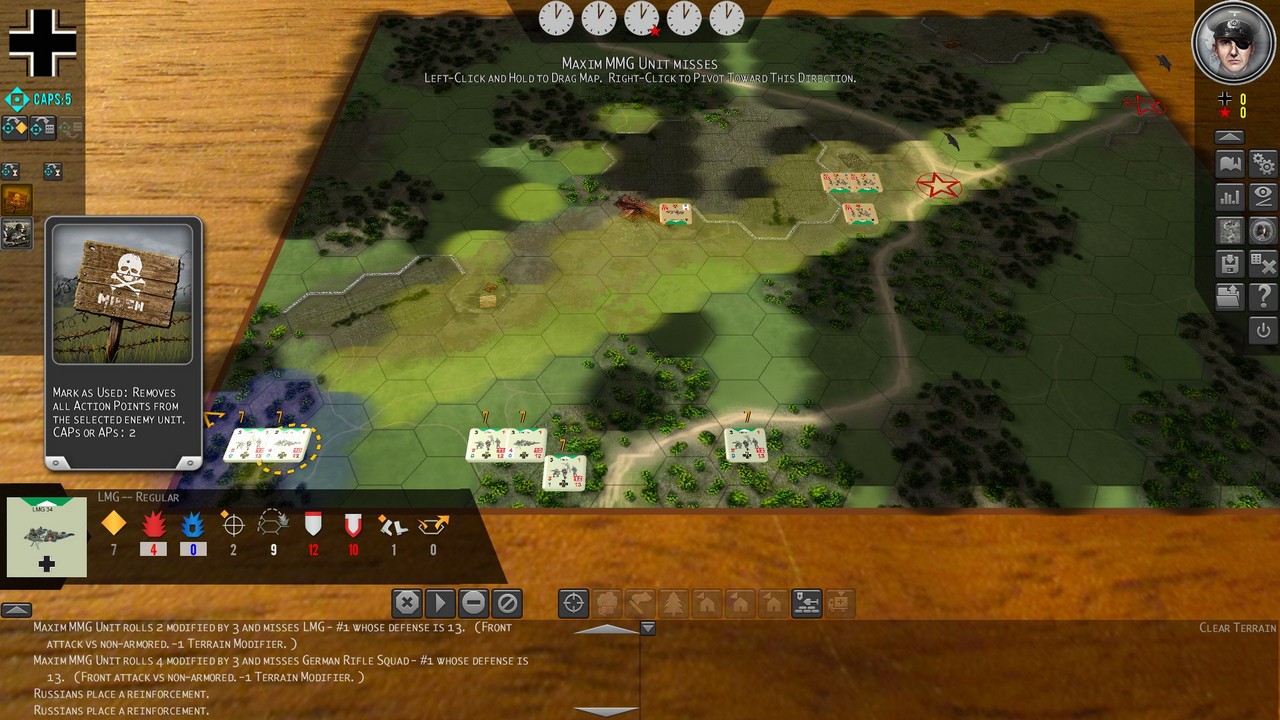Click the octagon X cancel button
The height and width of the screenshot is (720, 1280).
(406, 603)
